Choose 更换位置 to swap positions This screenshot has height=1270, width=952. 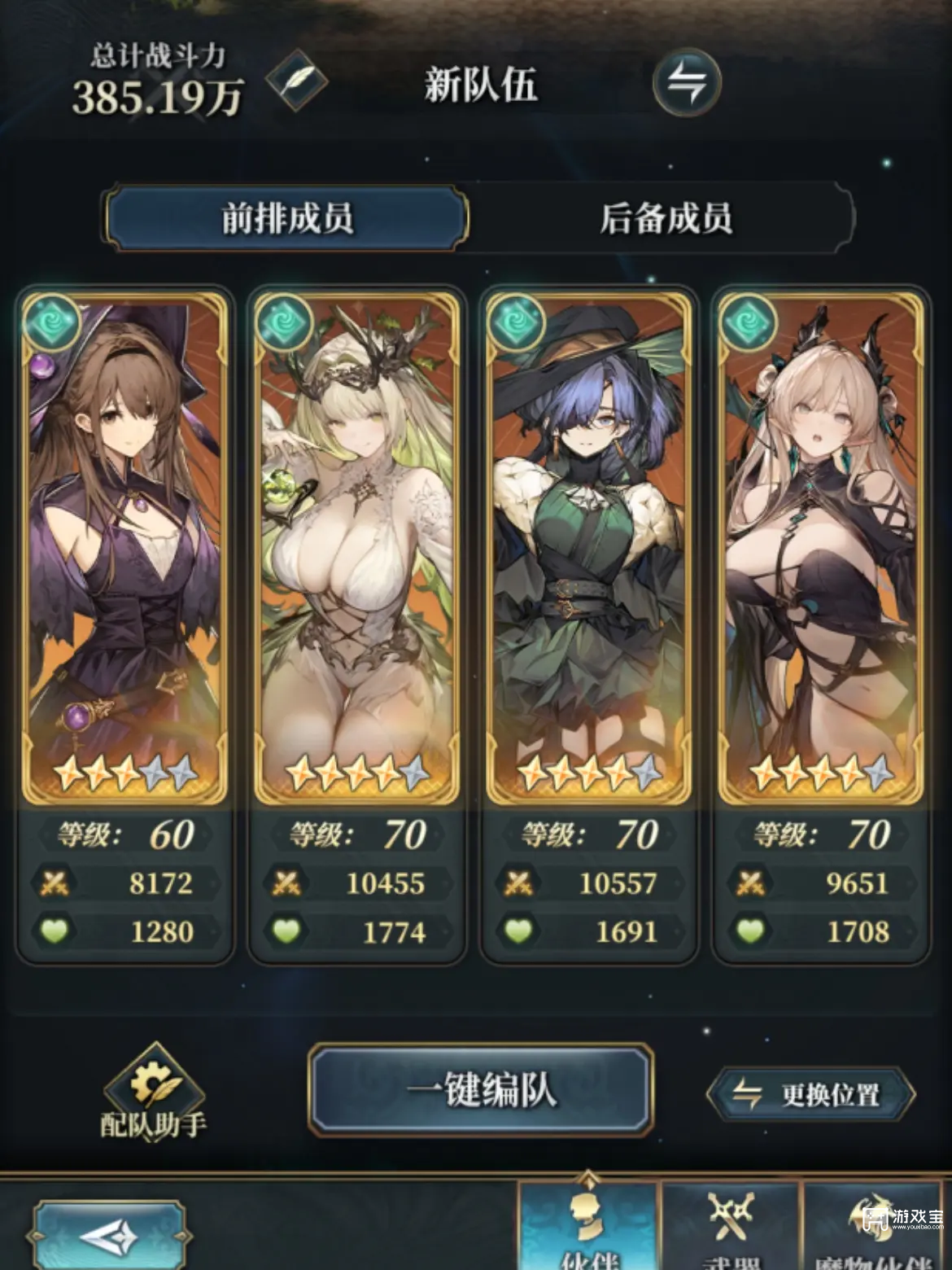(810, 1094)
